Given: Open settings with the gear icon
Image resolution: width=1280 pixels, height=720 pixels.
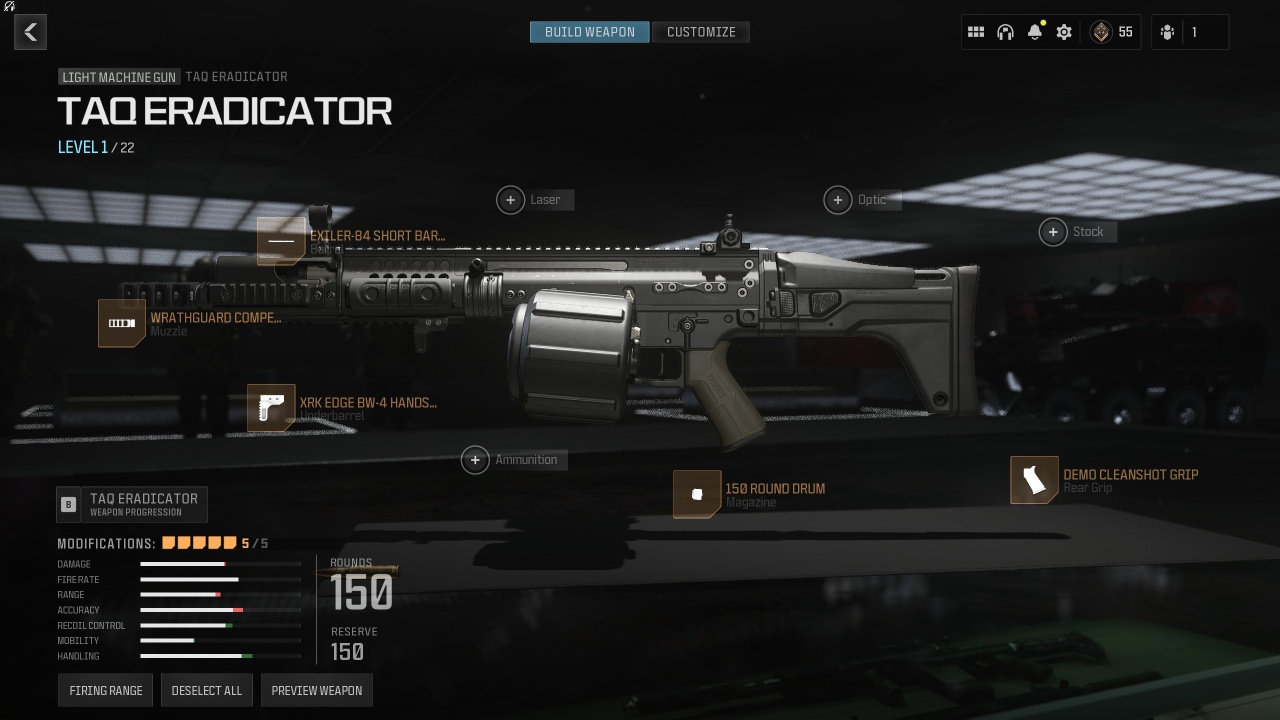Looking at the screenshot, I should point(1064,32).
